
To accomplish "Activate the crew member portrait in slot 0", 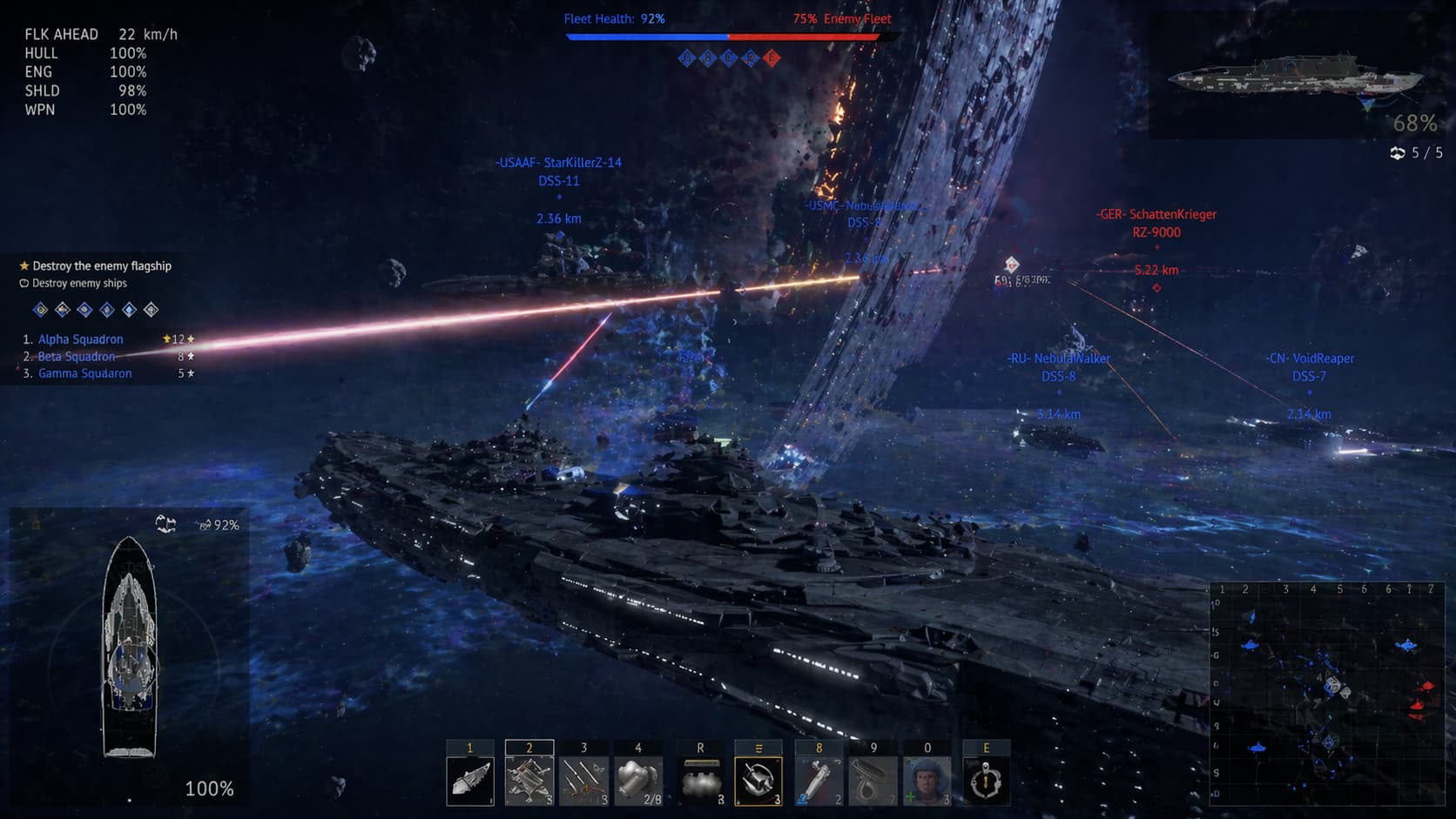I will coord(927,780).
